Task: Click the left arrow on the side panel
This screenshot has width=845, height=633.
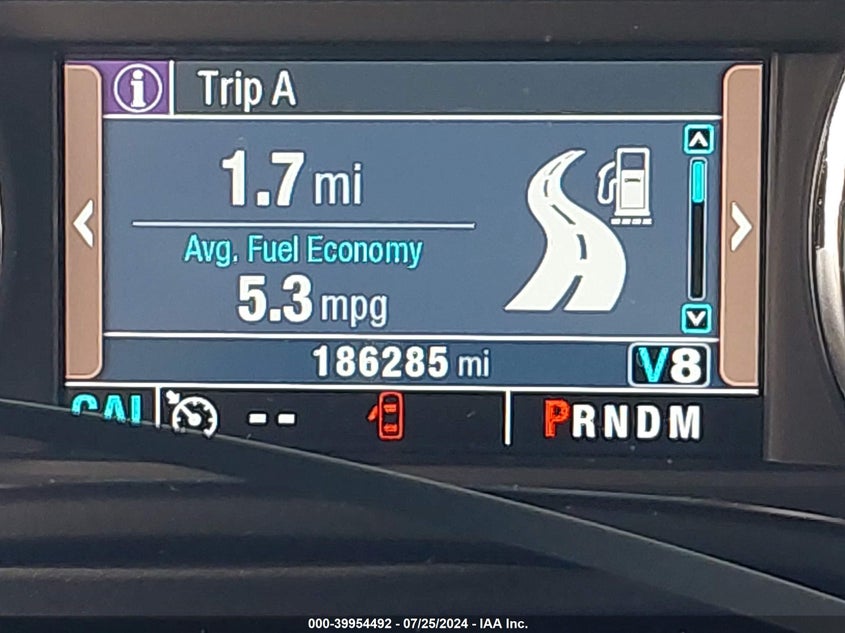Action: tap(84, 222)
